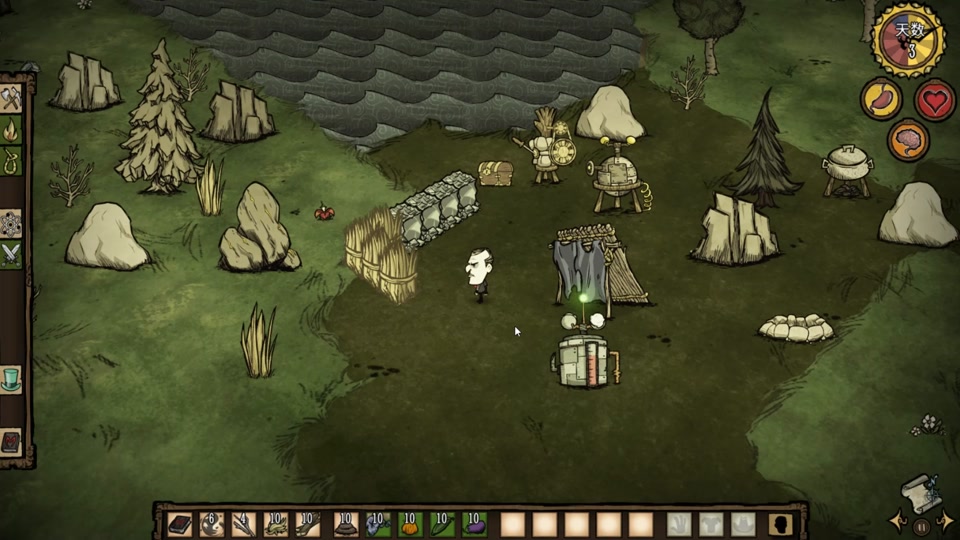The image size is (960, 540).
Task: Open the Light crafting tab with flame icon
Action: (x=11, y=130)
